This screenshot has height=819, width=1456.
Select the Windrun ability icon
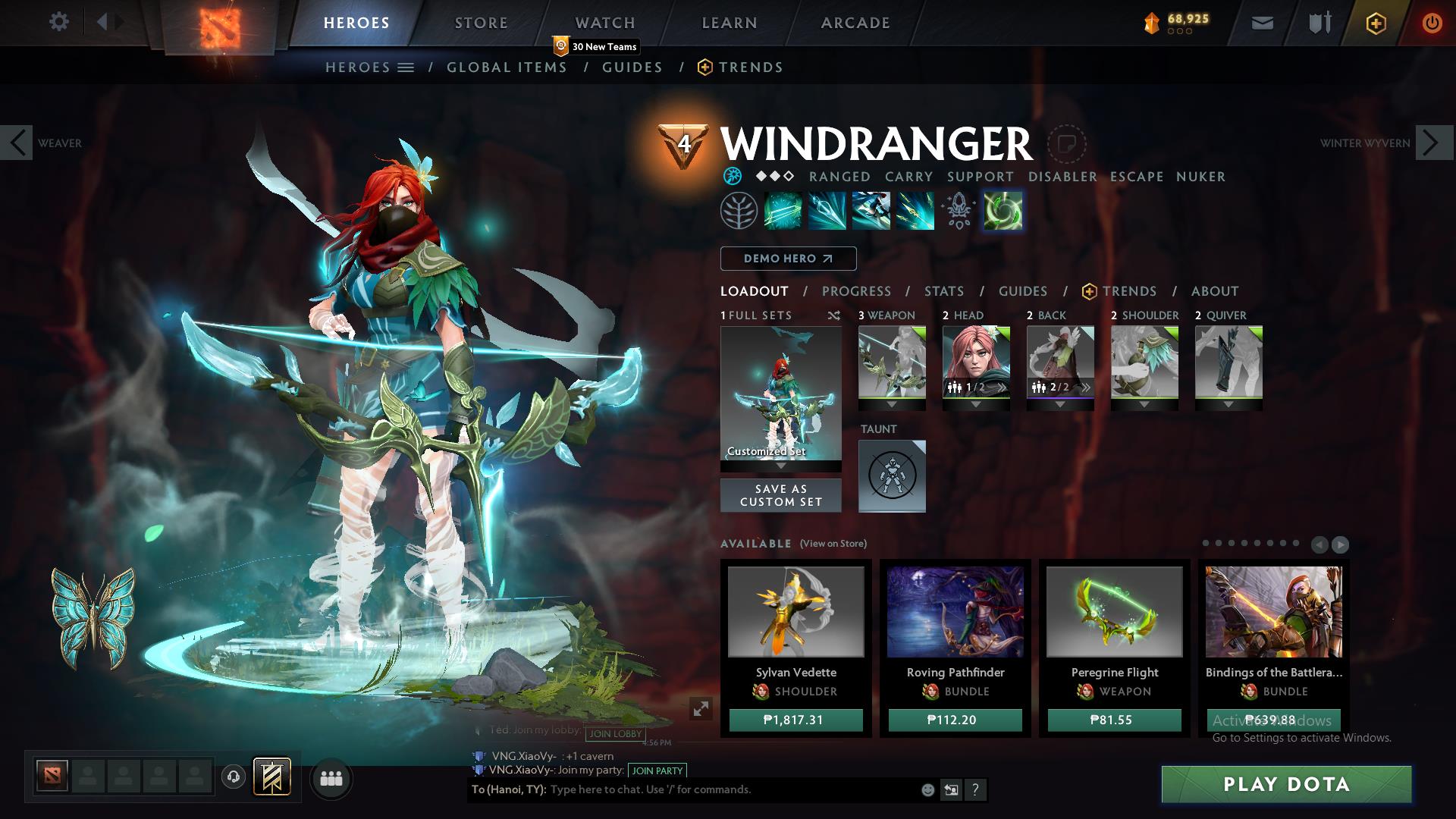pyautogui.click(x=872, y=211)
